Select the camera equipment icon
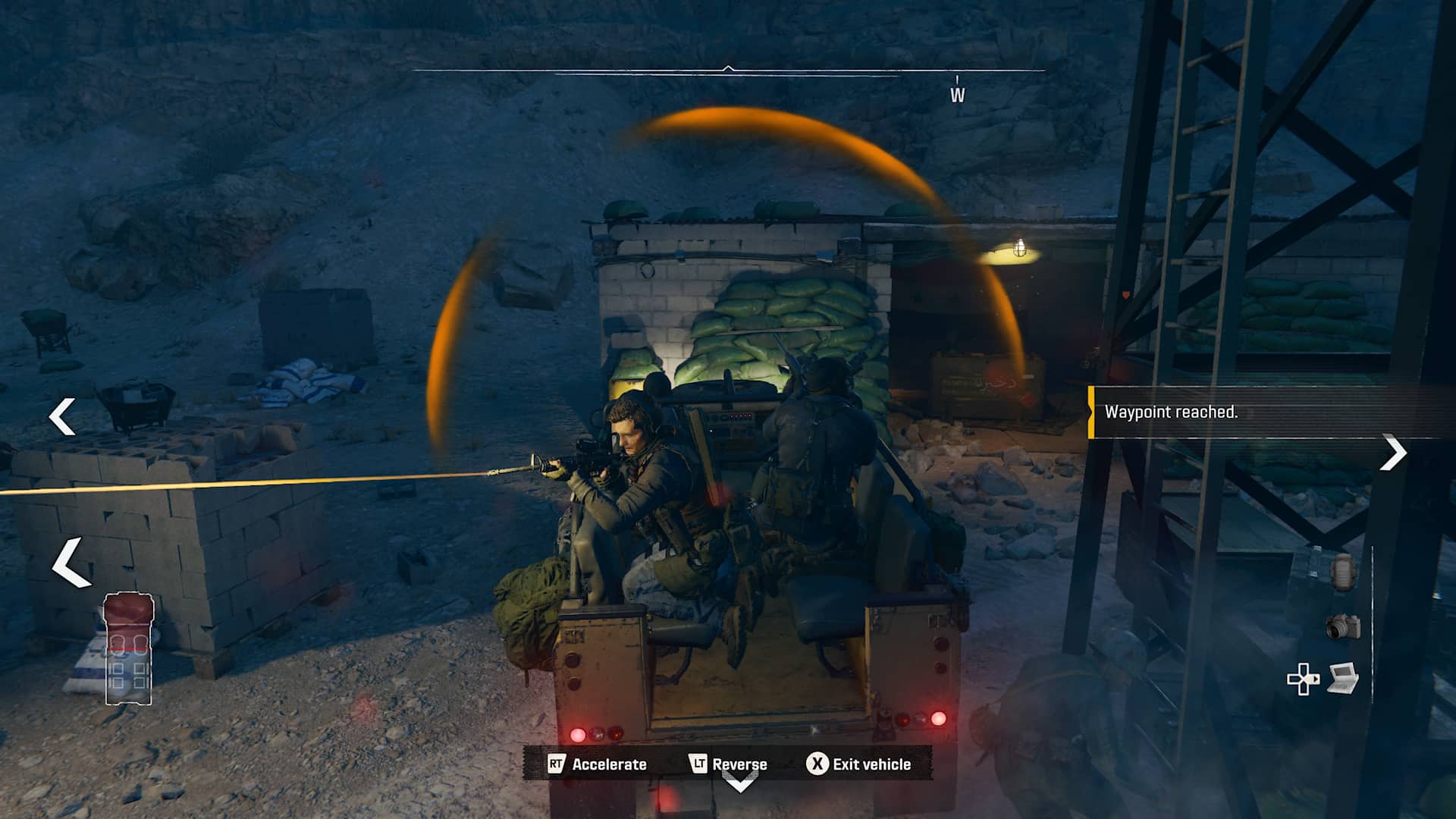 click(x=1343, y=626)
